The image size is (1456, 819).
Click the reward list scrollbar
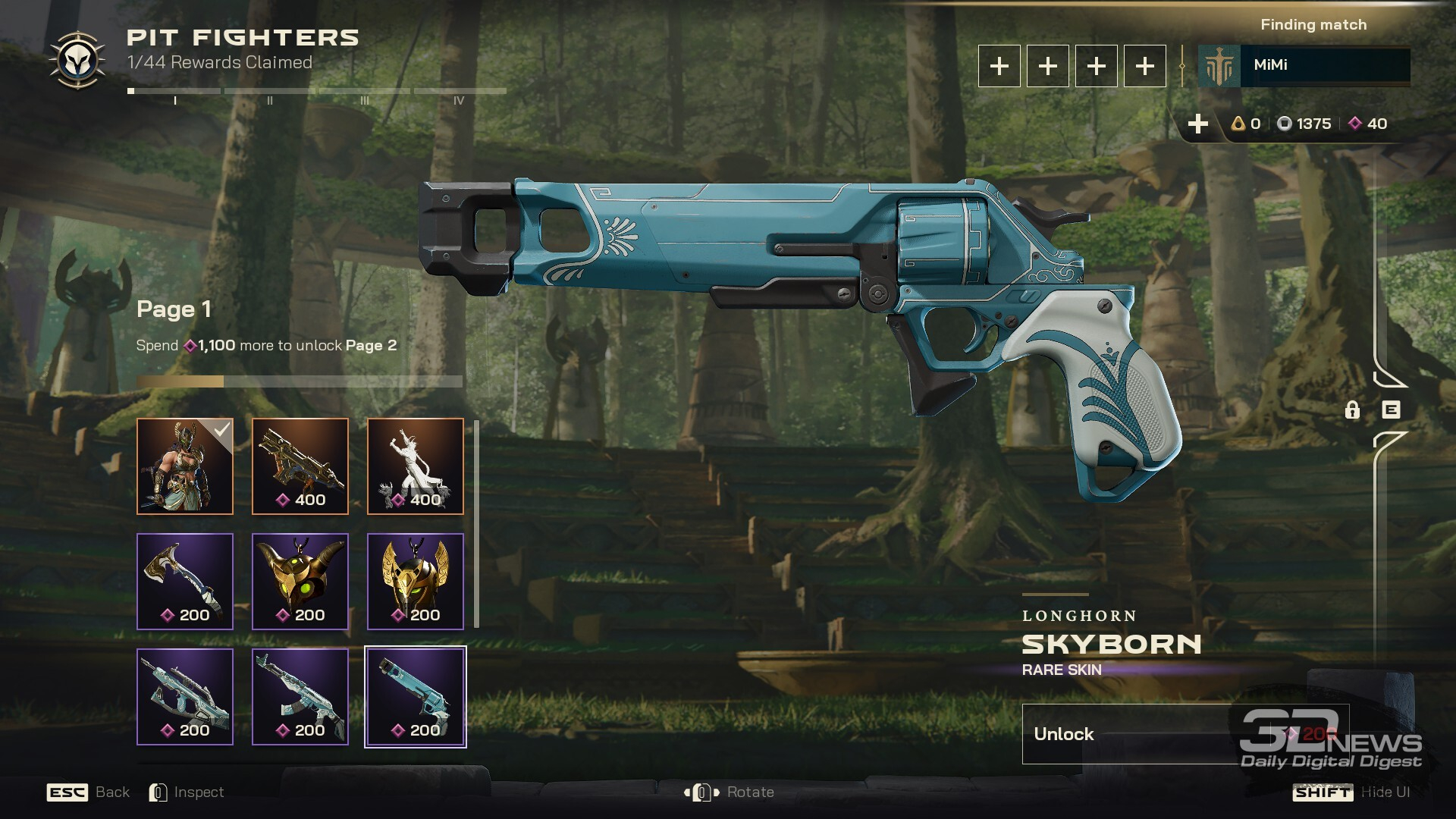click(x=476, y=523)
